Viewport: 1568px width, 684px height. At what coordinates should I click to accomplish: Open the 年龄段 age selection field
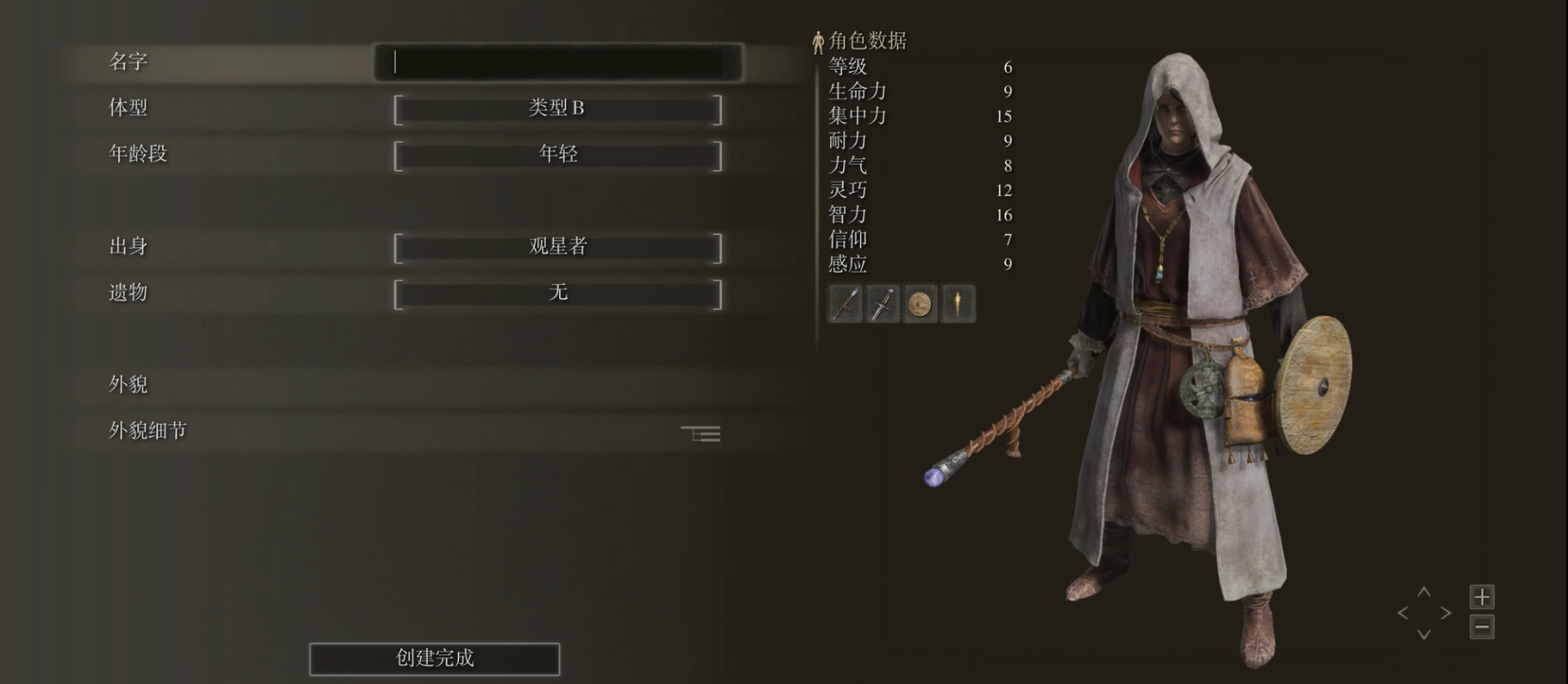(558, 153)
